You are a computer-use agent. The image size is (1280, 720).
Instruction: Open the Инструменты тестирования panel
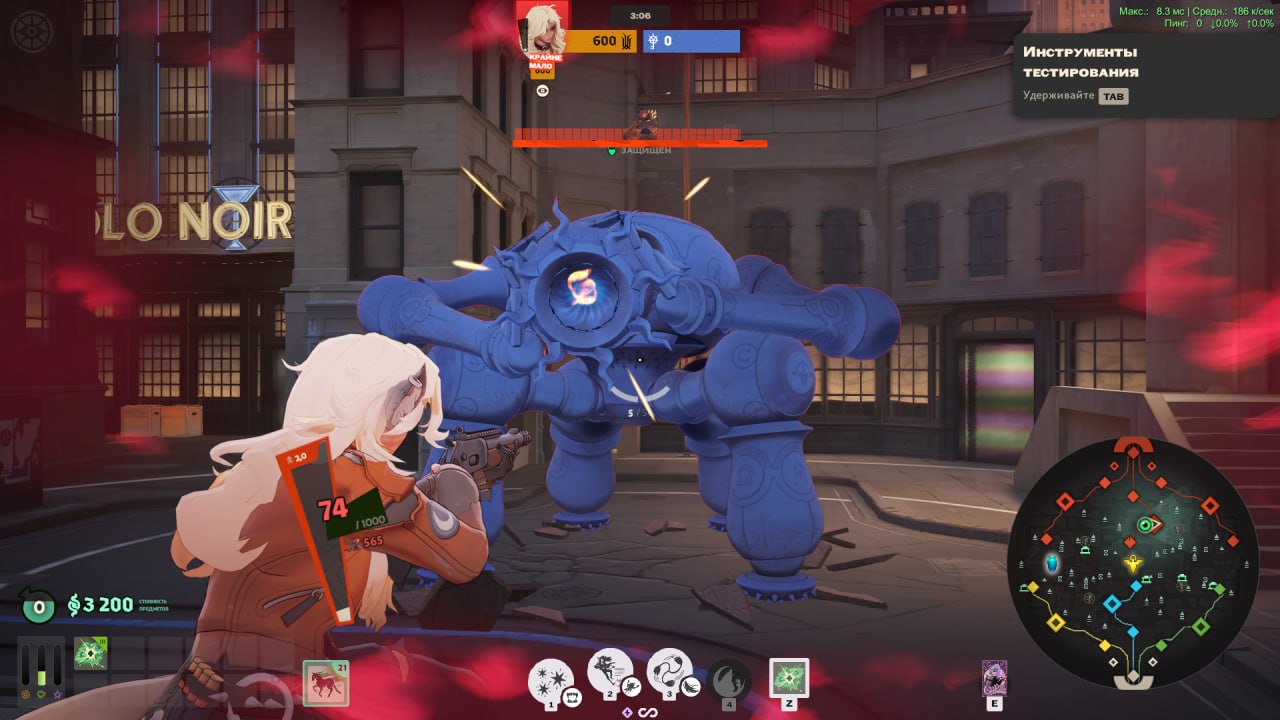point(1080,62)
